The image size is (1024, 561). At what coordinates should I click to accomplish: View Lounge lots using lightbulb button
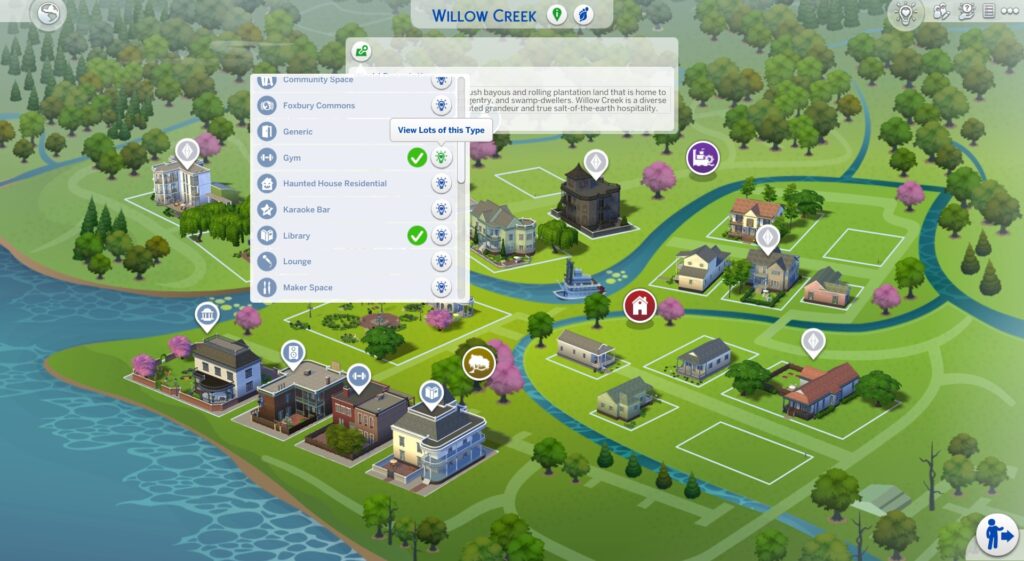point(441,262)
